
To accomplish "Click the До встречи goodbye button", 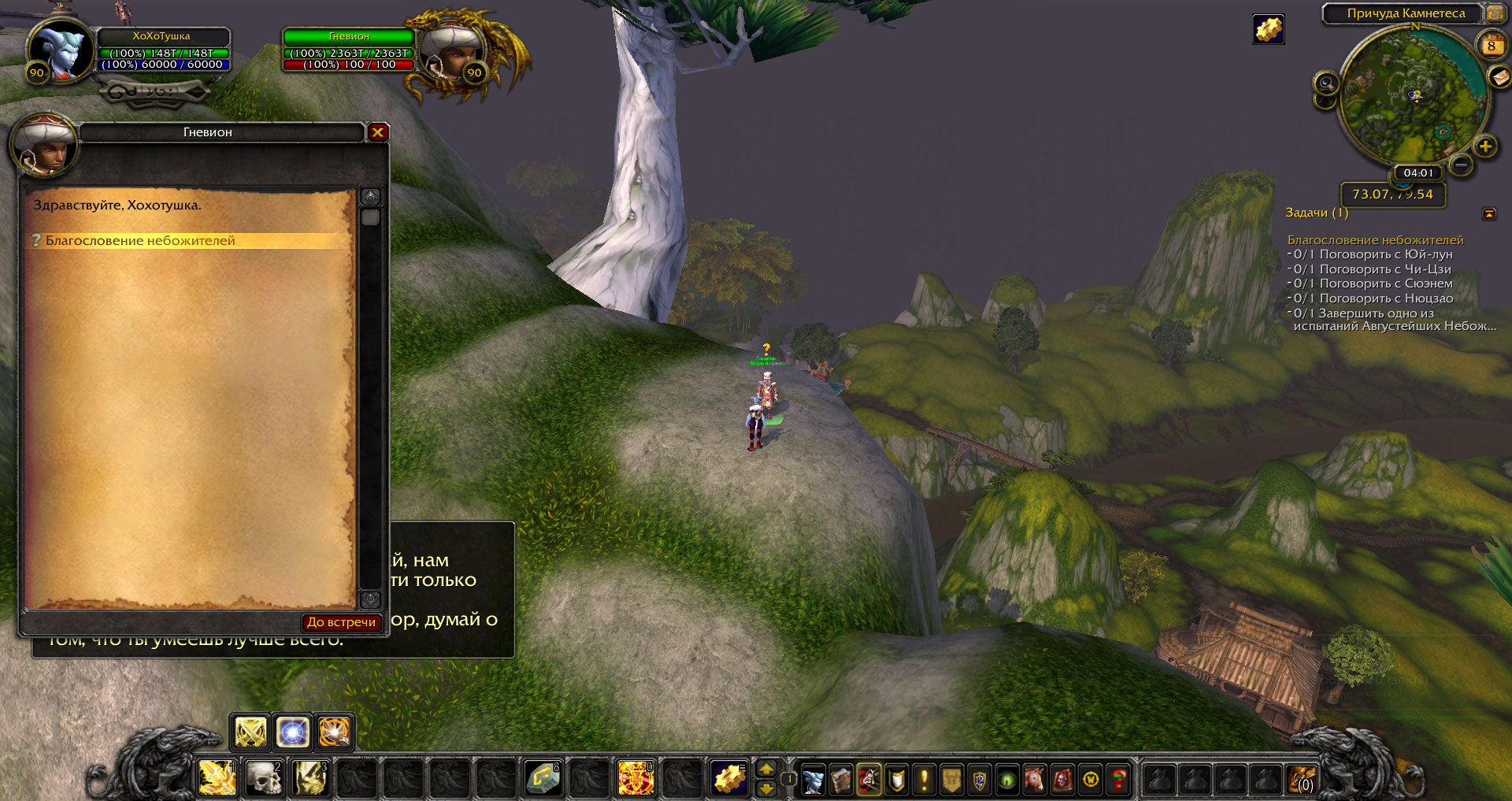I will click(x=341, y=622).
